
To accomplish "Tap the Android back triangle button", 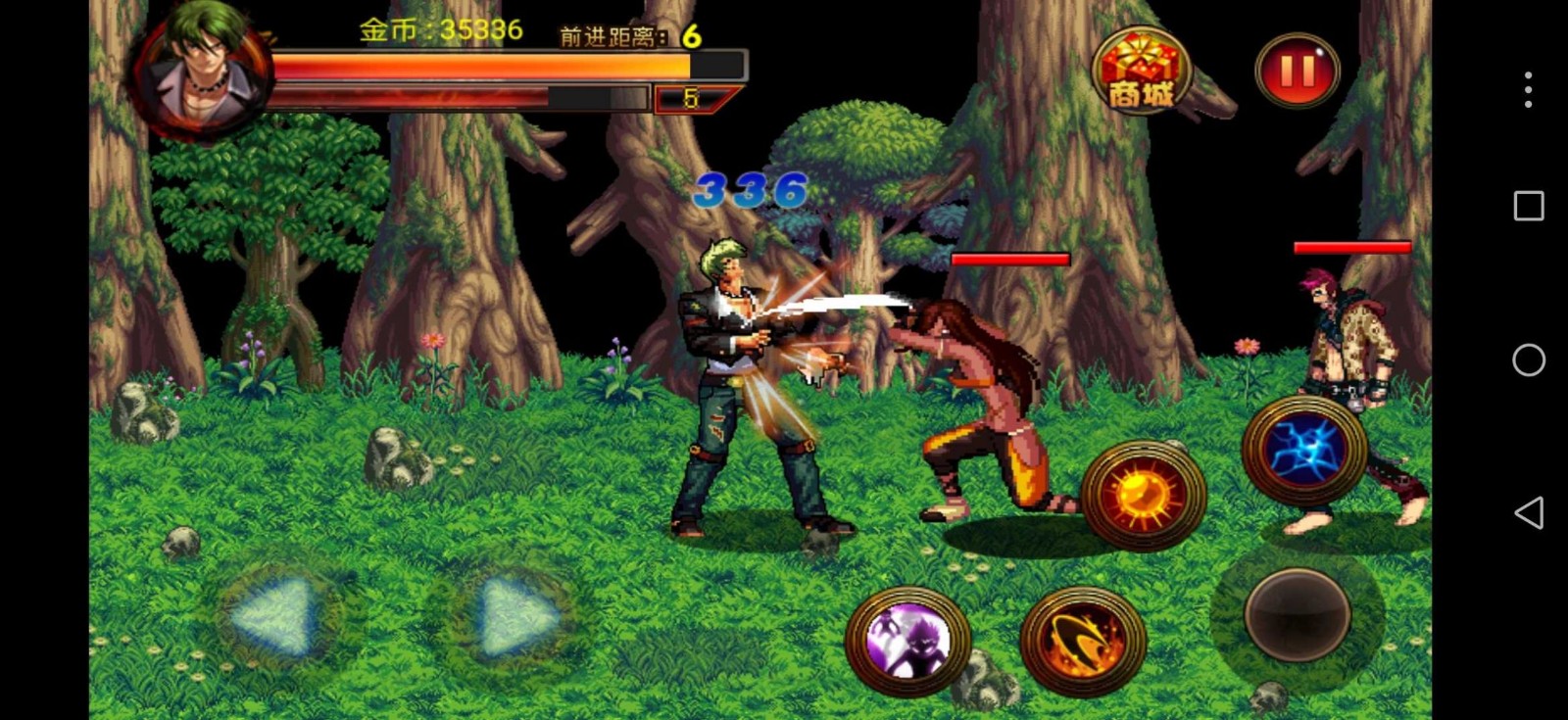I will point(1528,512).
